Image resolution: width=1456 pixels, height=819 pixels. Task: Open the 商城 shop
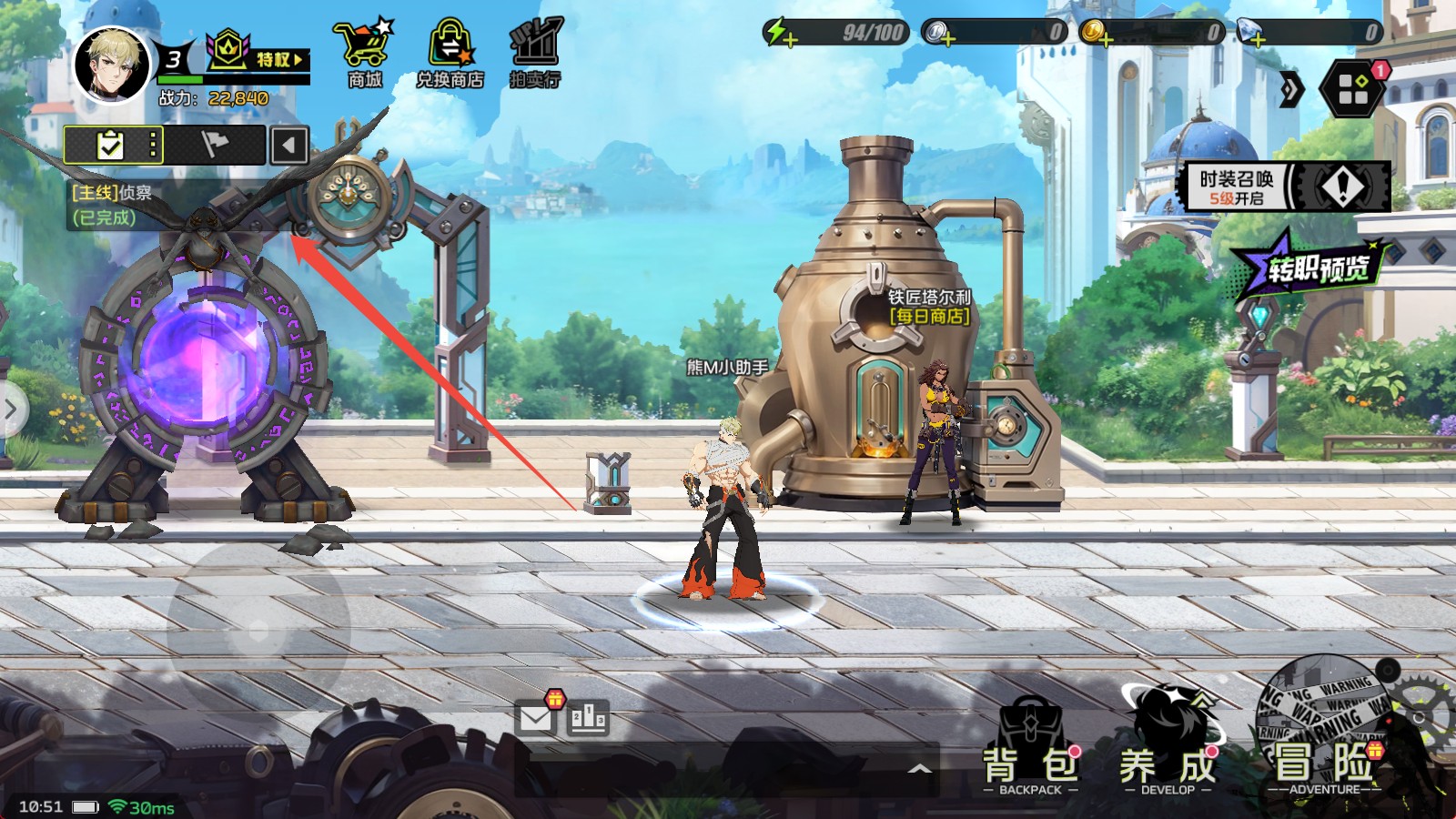click(364, 55)
